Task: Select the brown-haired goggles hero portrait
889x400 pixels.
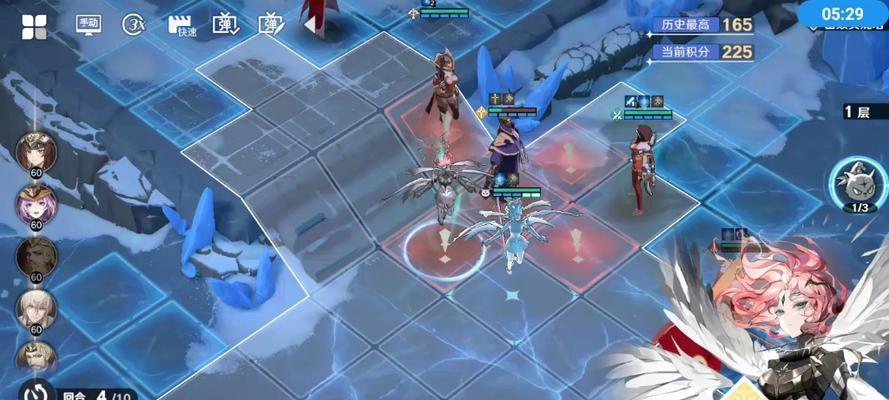Action: [x=36, y=152]
